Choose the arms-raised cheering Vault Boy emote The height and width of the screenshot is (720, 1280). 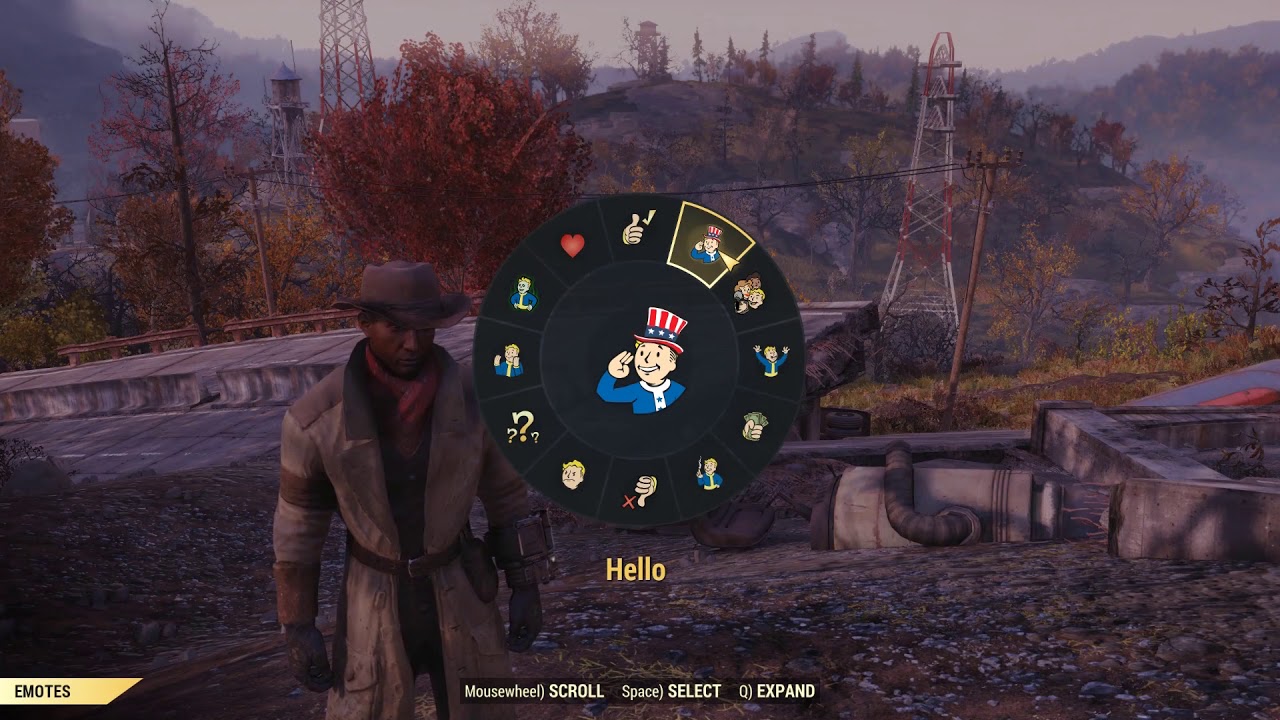tap(770, 360)
